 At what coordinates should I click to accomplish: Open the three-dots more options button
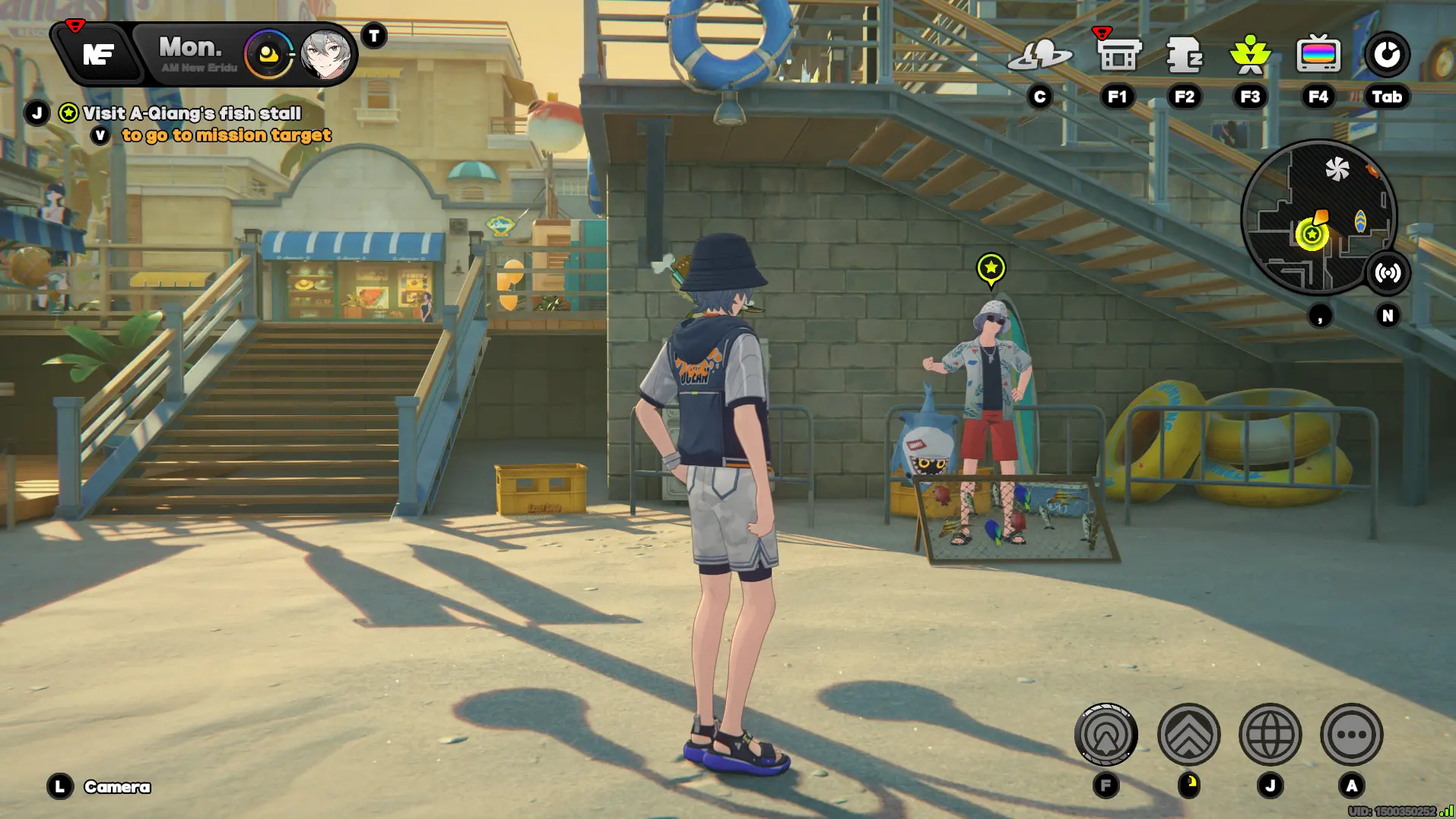(1351, 735)
